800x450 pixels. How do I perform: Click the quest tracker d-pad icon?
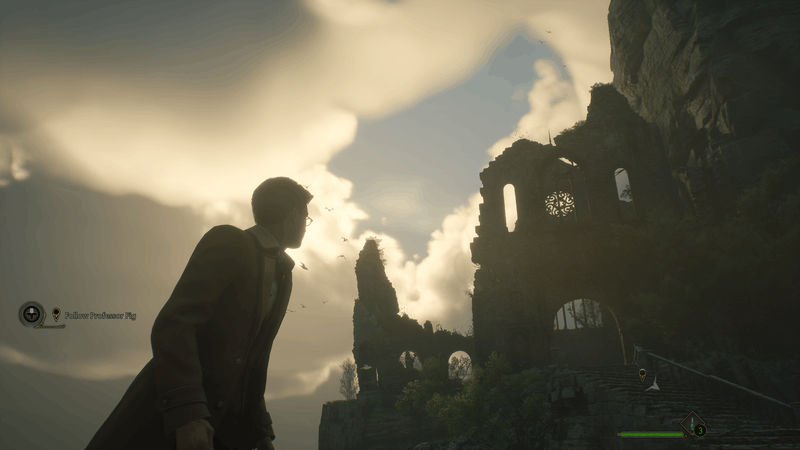point(31,314)
